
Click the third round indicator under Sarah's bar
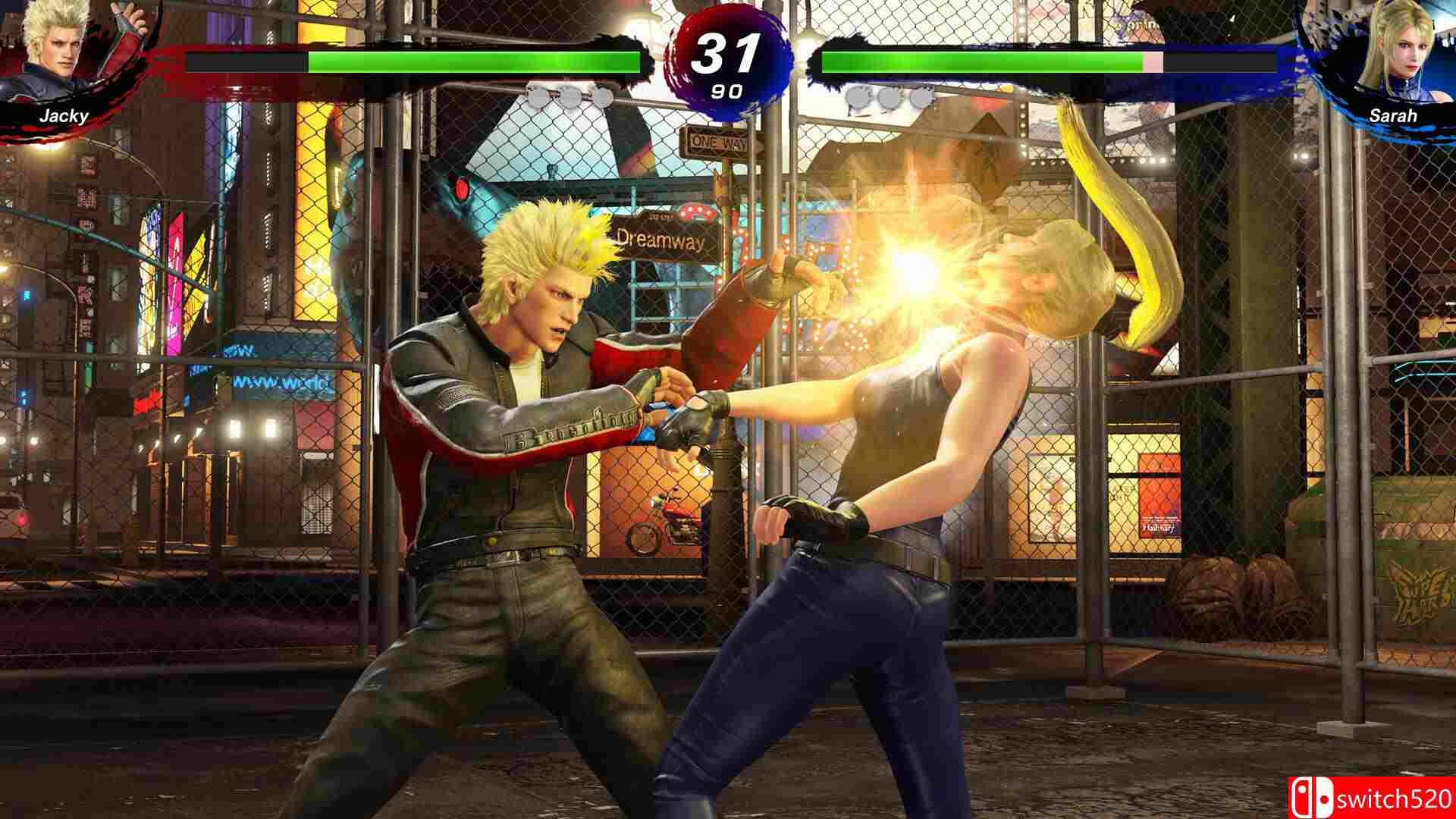click(x=919, y=97)
